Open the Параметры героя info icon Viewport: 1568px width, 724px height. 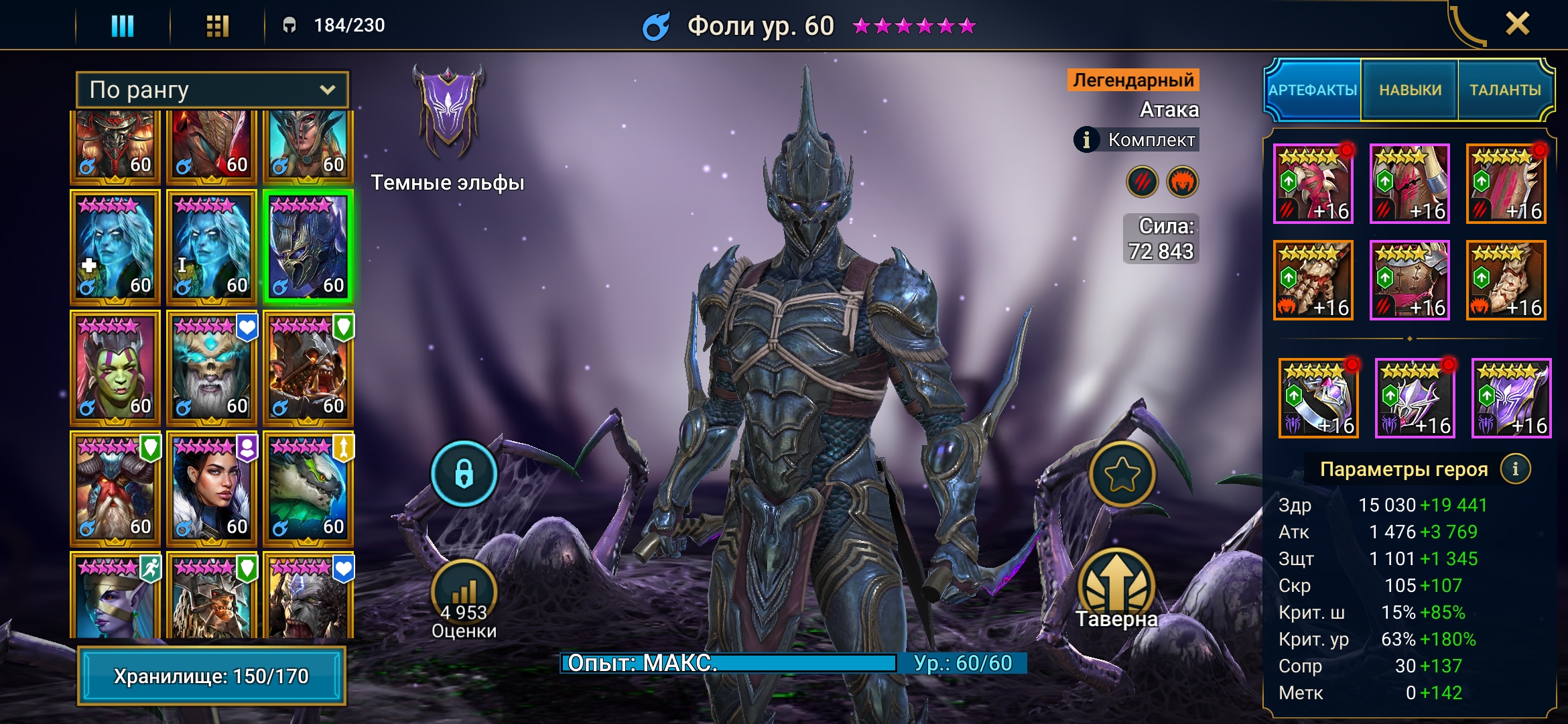[x=1516, y=469]
